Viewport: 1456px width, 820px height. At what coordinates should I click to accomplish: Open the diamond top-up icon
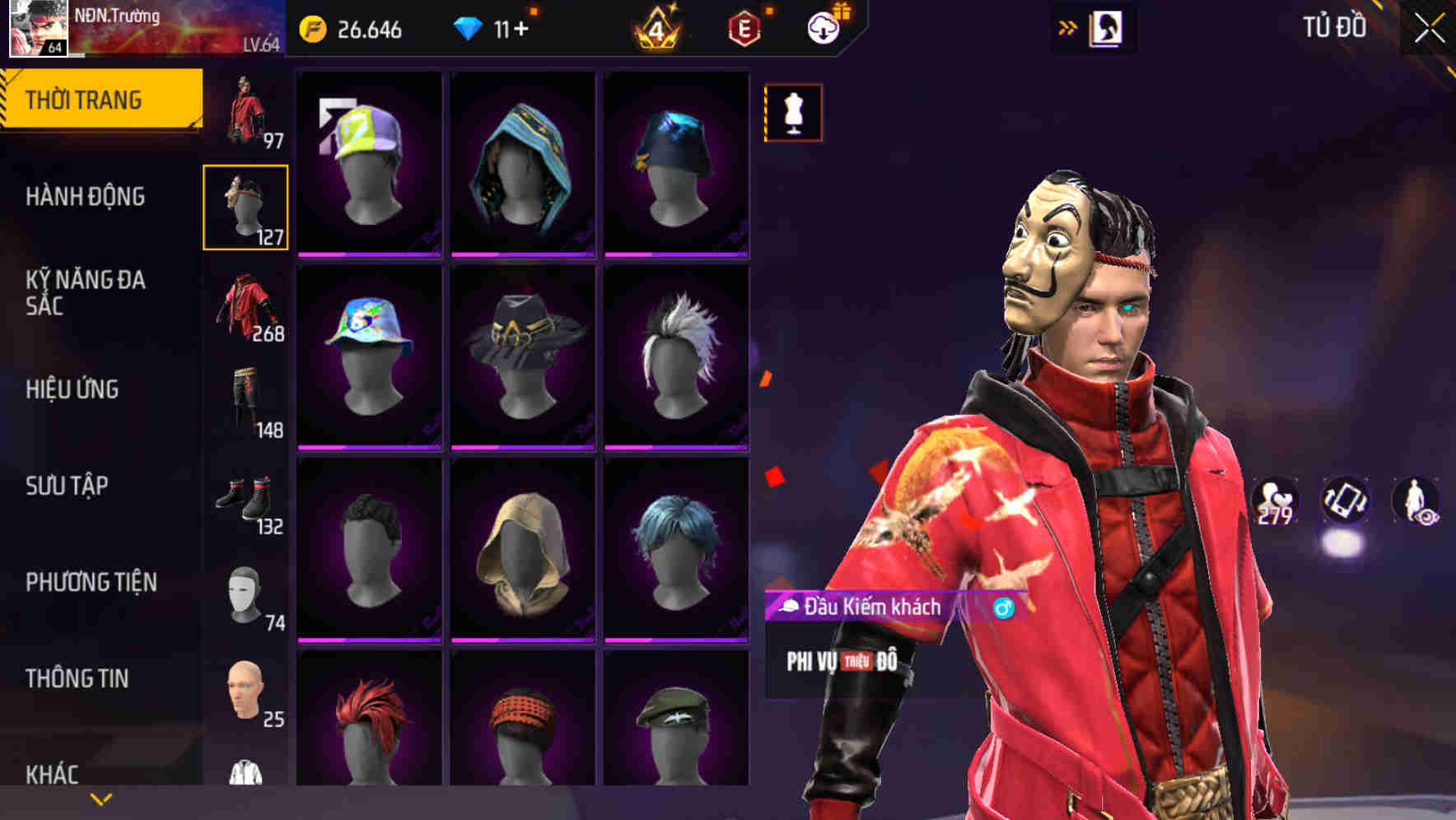pyautogui.click(x=470, y=27)
